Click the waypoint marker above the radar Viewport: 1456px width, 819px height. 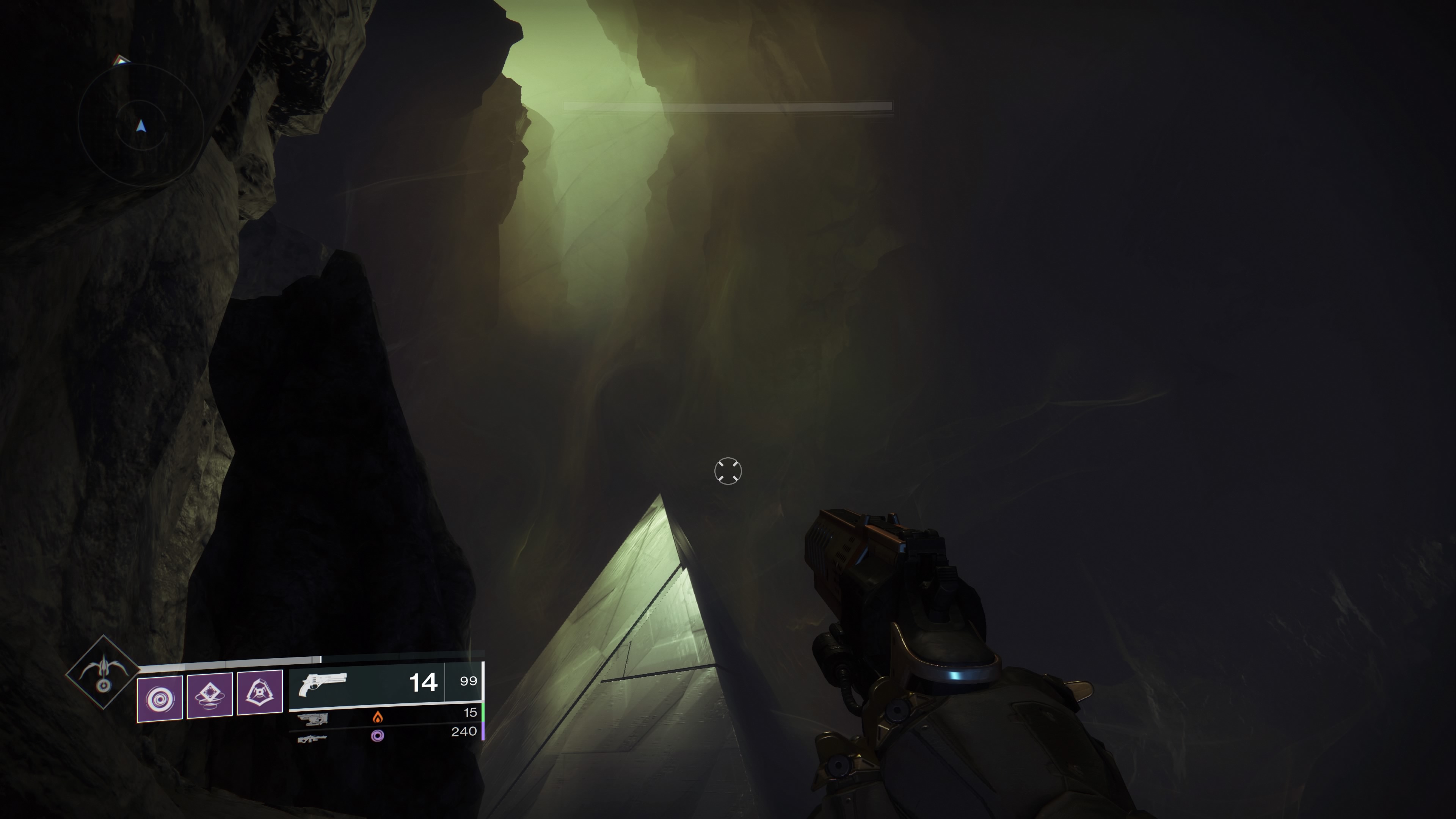121,60
